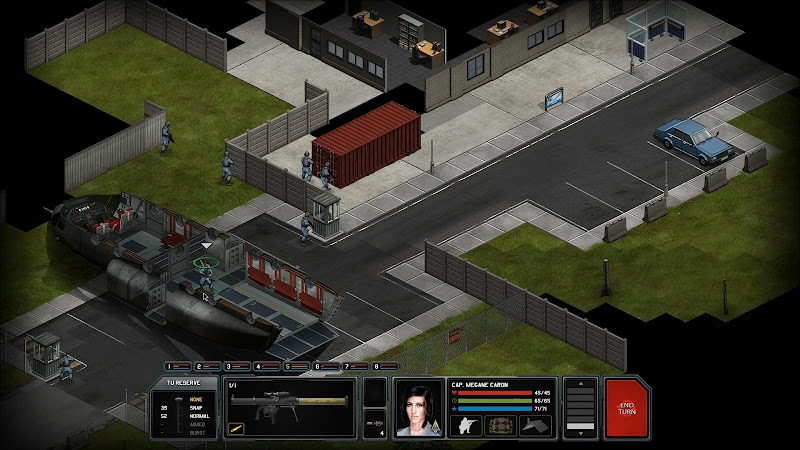
Task: Open the soldier's backpack inventory
Action: click(x=501, y=425)
